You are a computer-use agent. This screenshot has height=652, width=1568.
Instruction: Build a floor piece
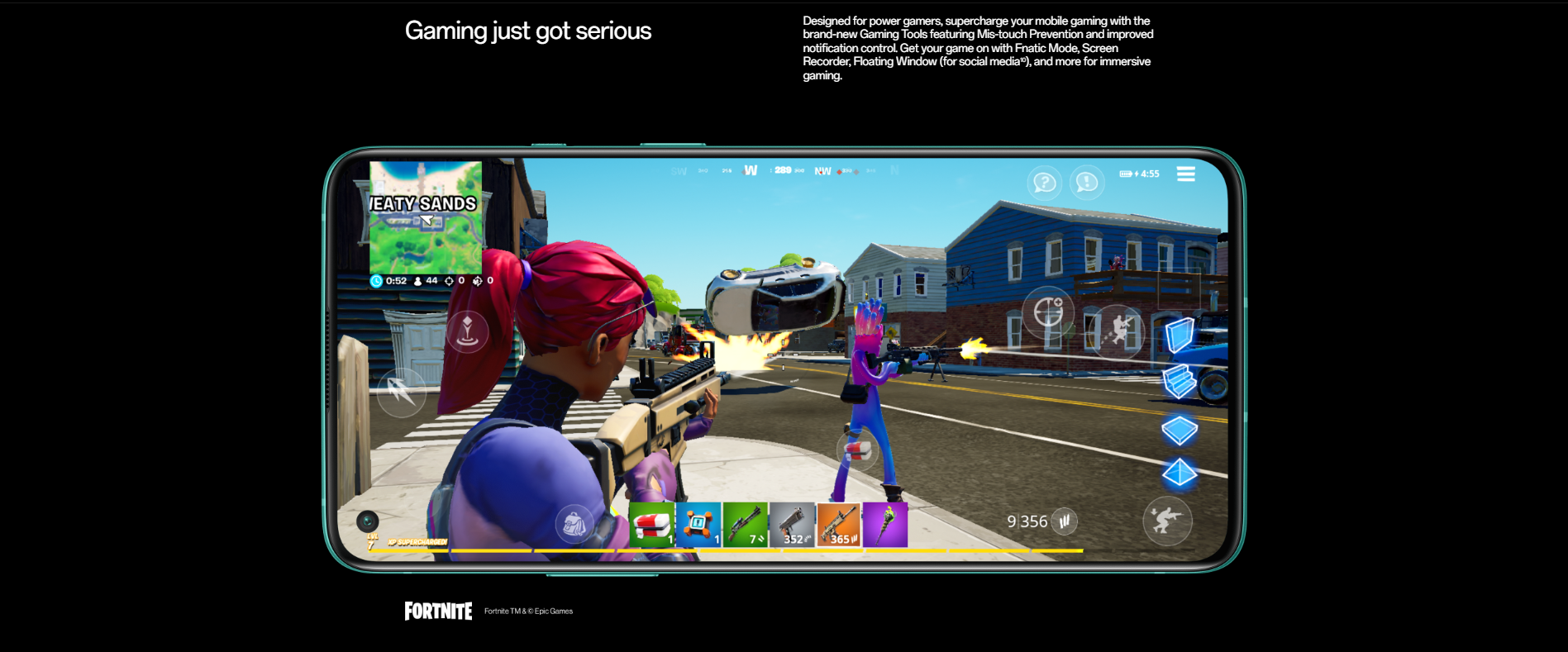tap(1180, 430)
